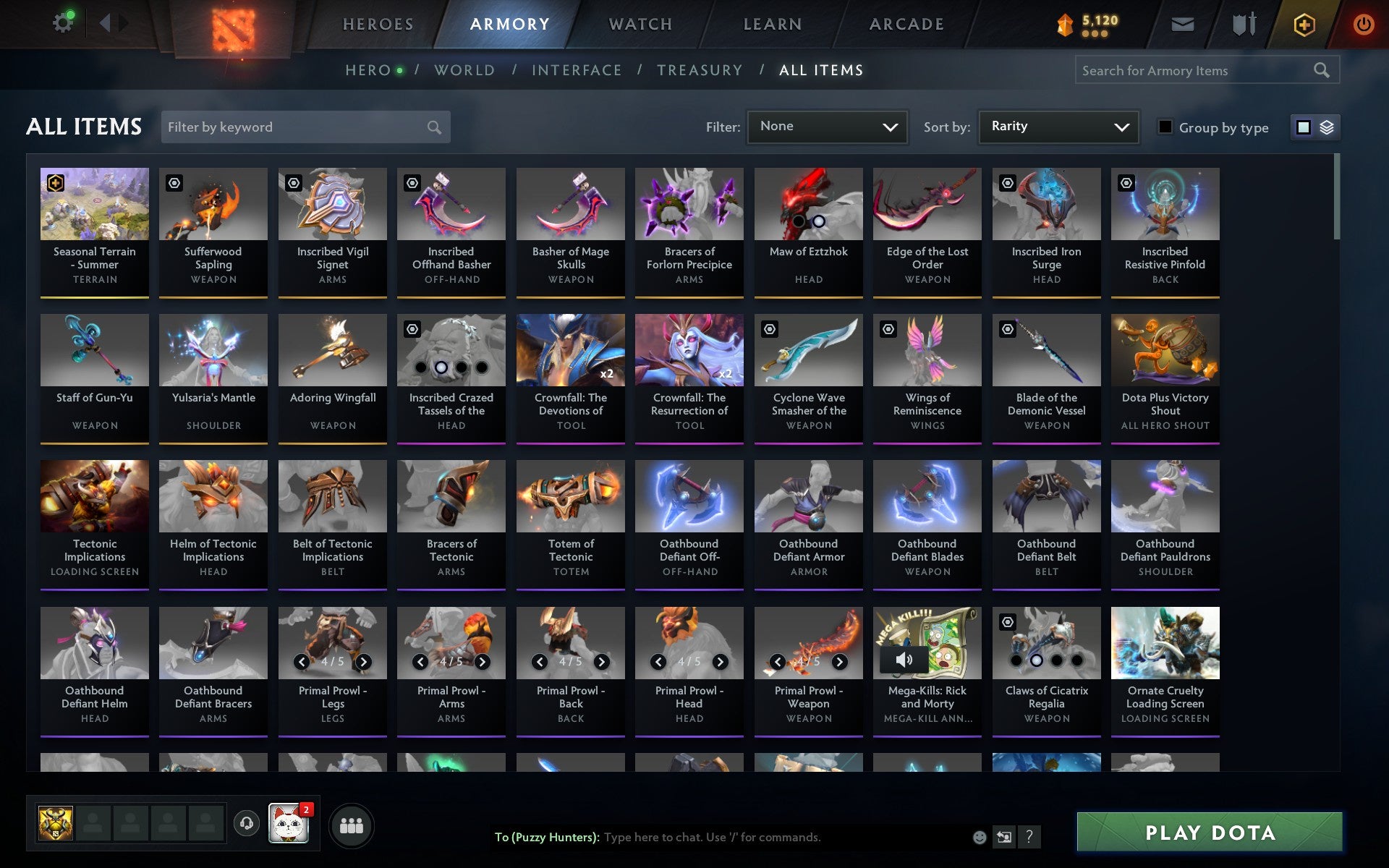Switch to the TREASURY tab
Image resolution: width=1389 pixels, height=868 pixels.
tap(699, 69)
